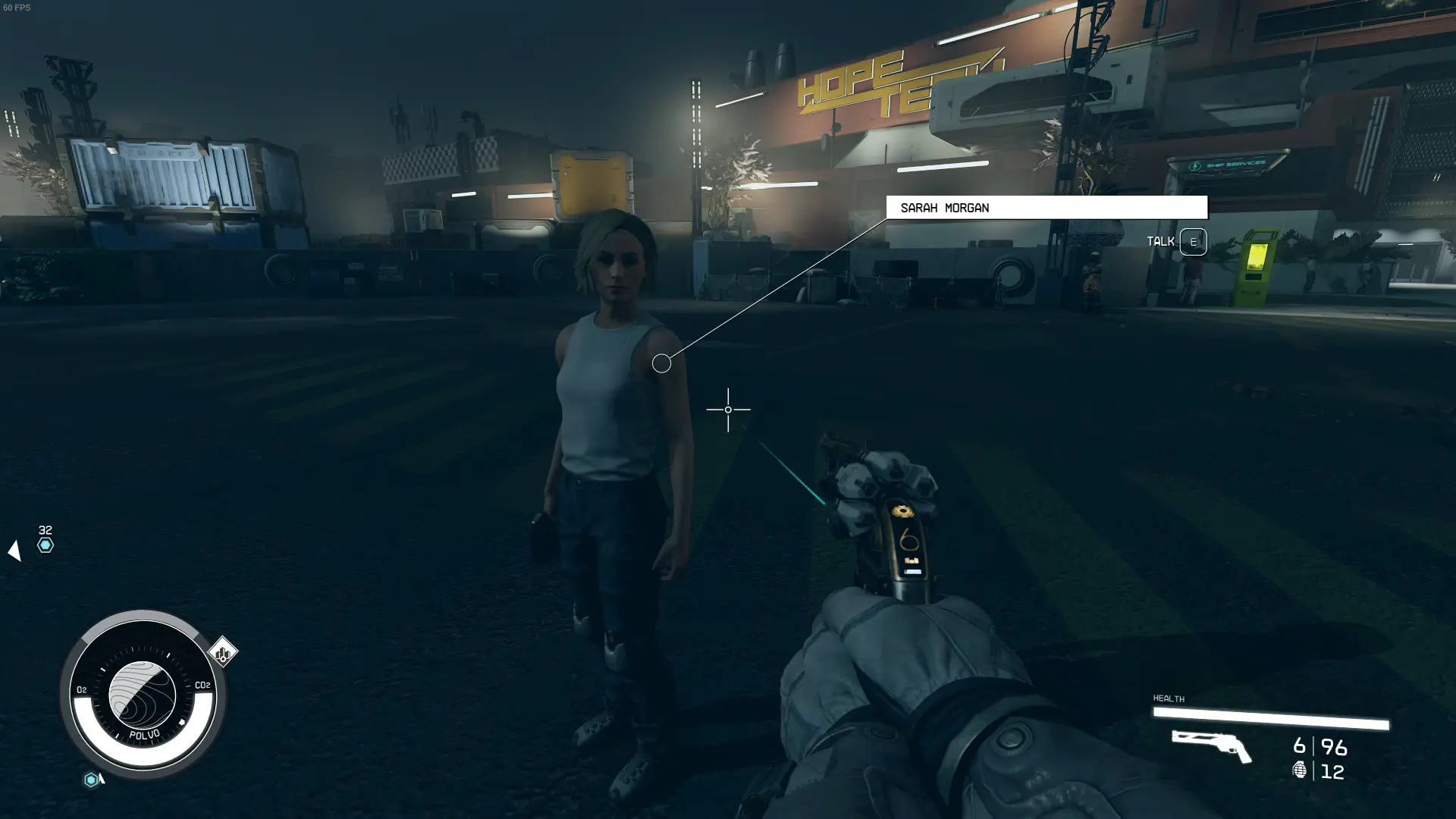Image resolution: width=1456 pixels, height=819 pixels.
Task: Click the Polvo planet watch compass
Action: pyautogui.click(x=143, y=695)
